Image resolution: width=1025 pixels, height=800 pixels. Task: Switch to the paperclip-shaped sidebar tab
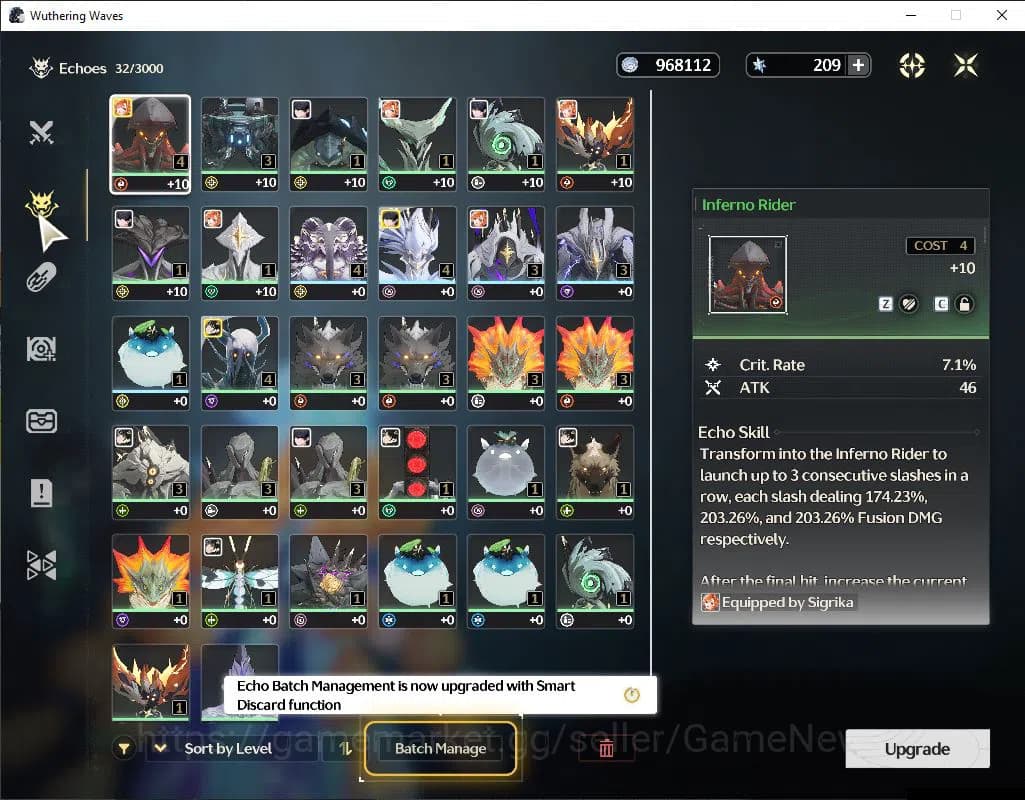coord(41,278)
